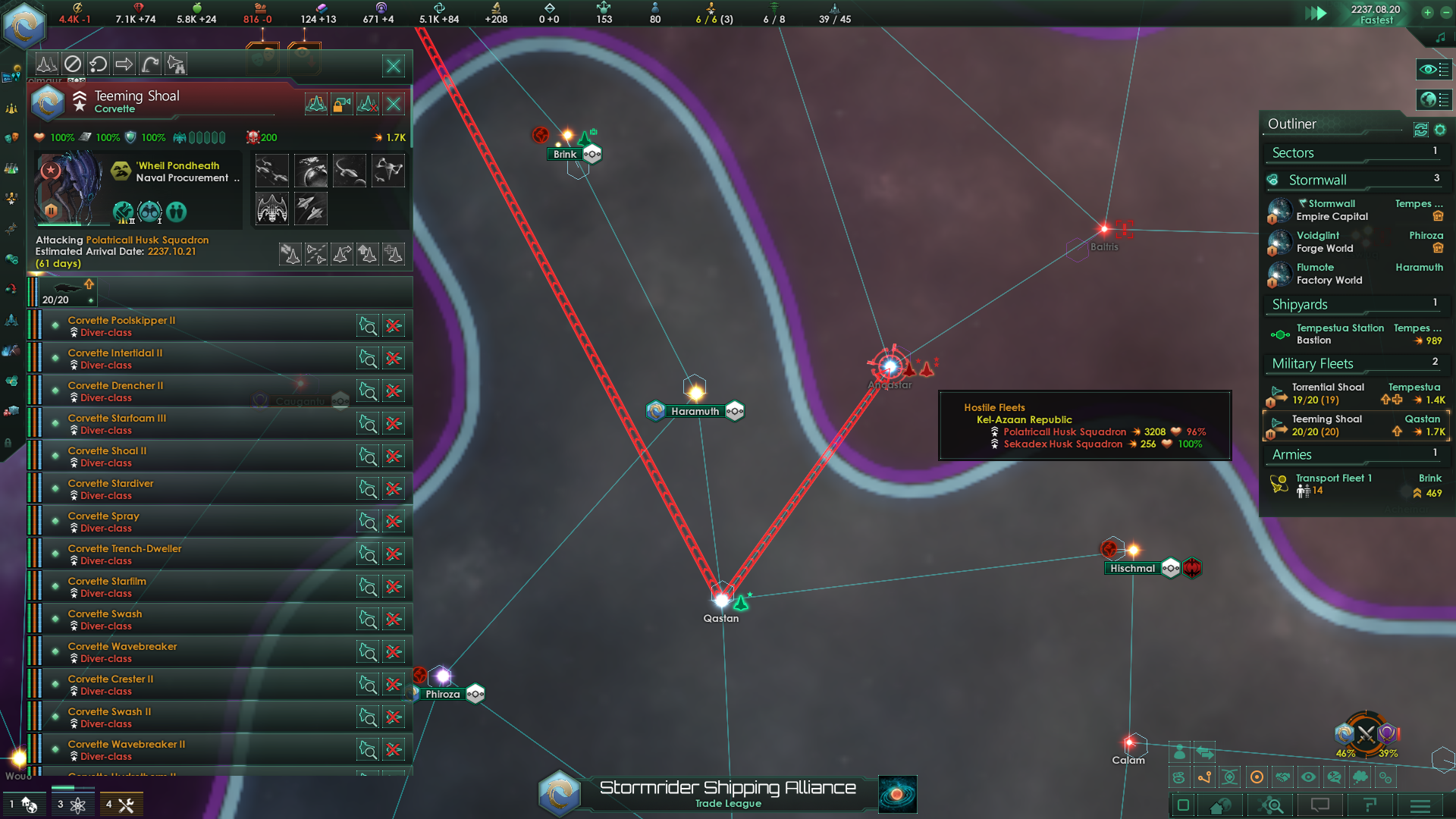The height and width of the screenshot is (819, 1456).
Task: Open help via the question mark icon
Action: coord(1370,806)
